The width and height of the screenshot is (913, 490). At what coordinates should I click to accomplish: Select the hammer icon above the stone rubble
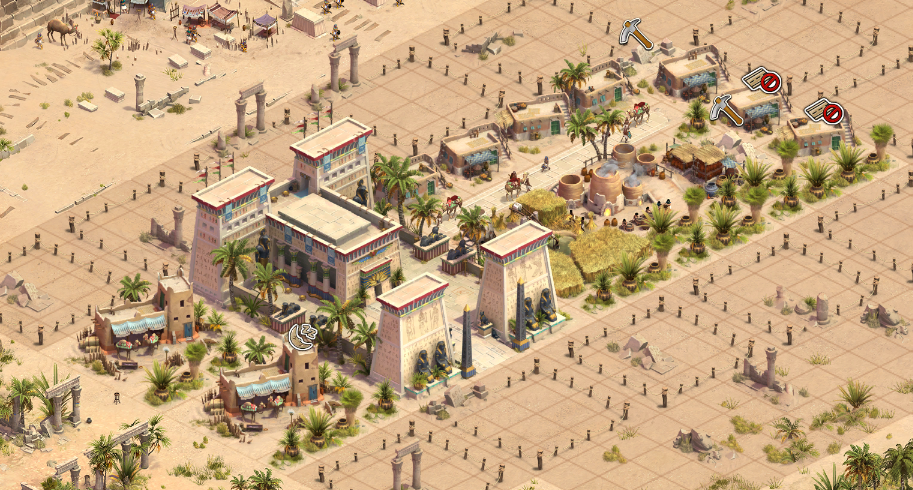coord(635,32)
